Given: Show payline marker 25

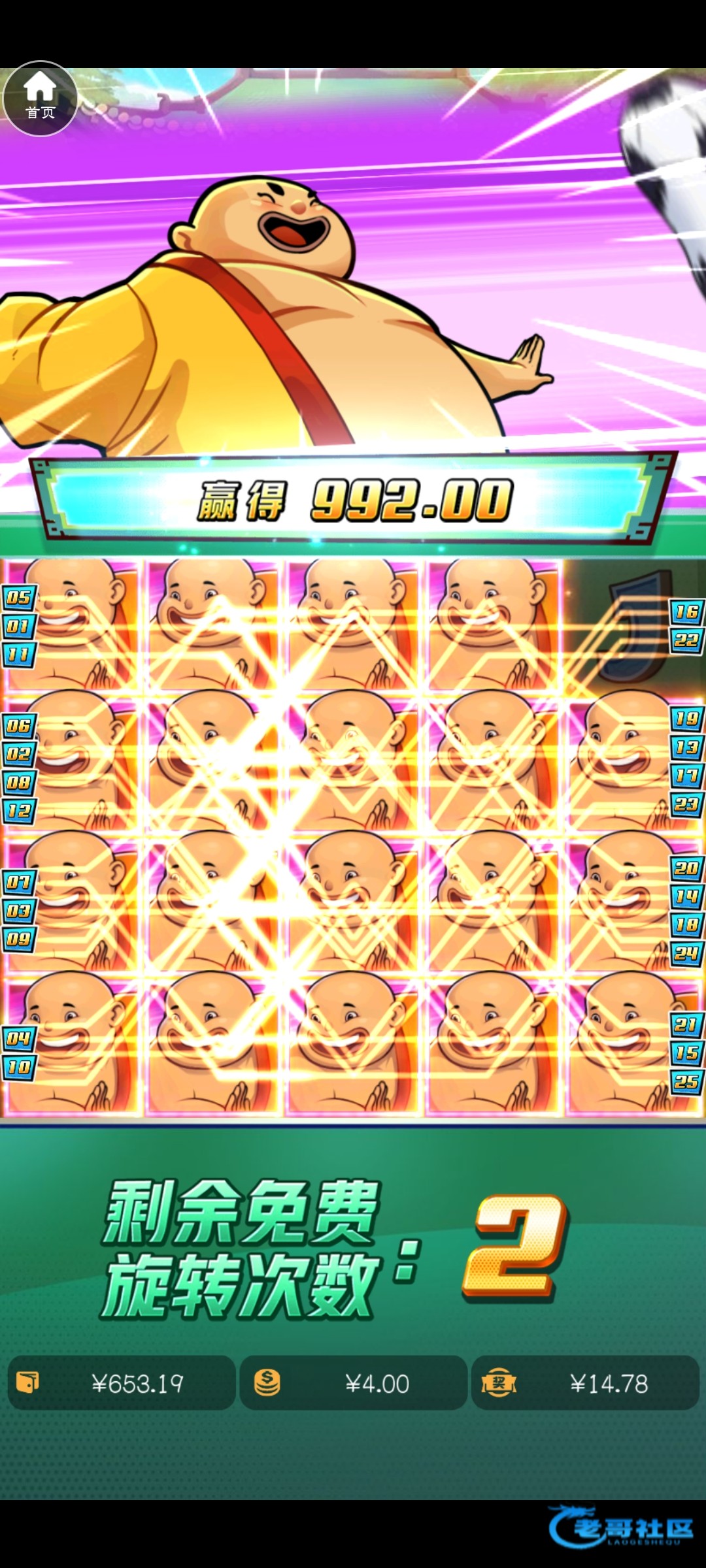Looking at the screenshot, I should [x=686, y=1081].
